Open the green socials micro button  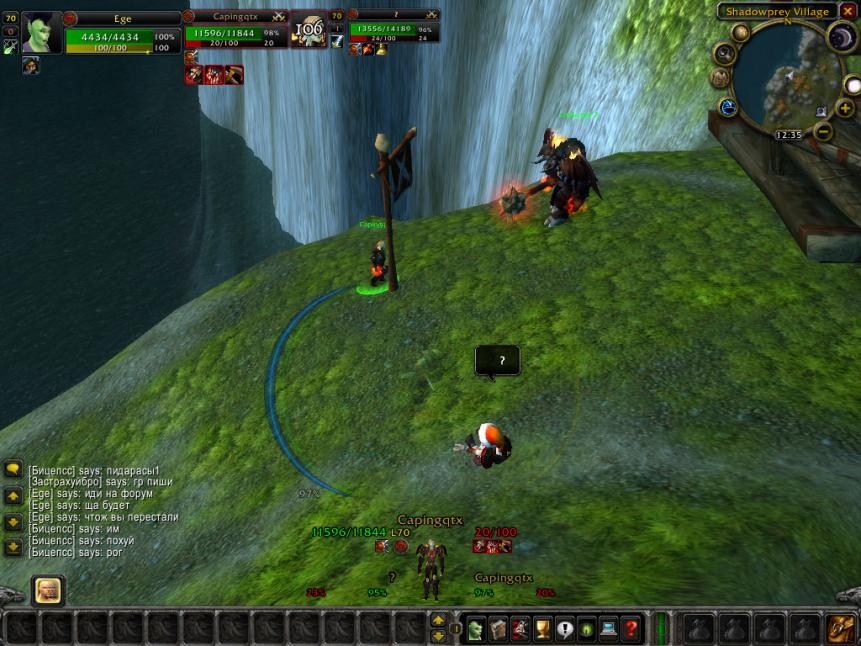[586, 629]
